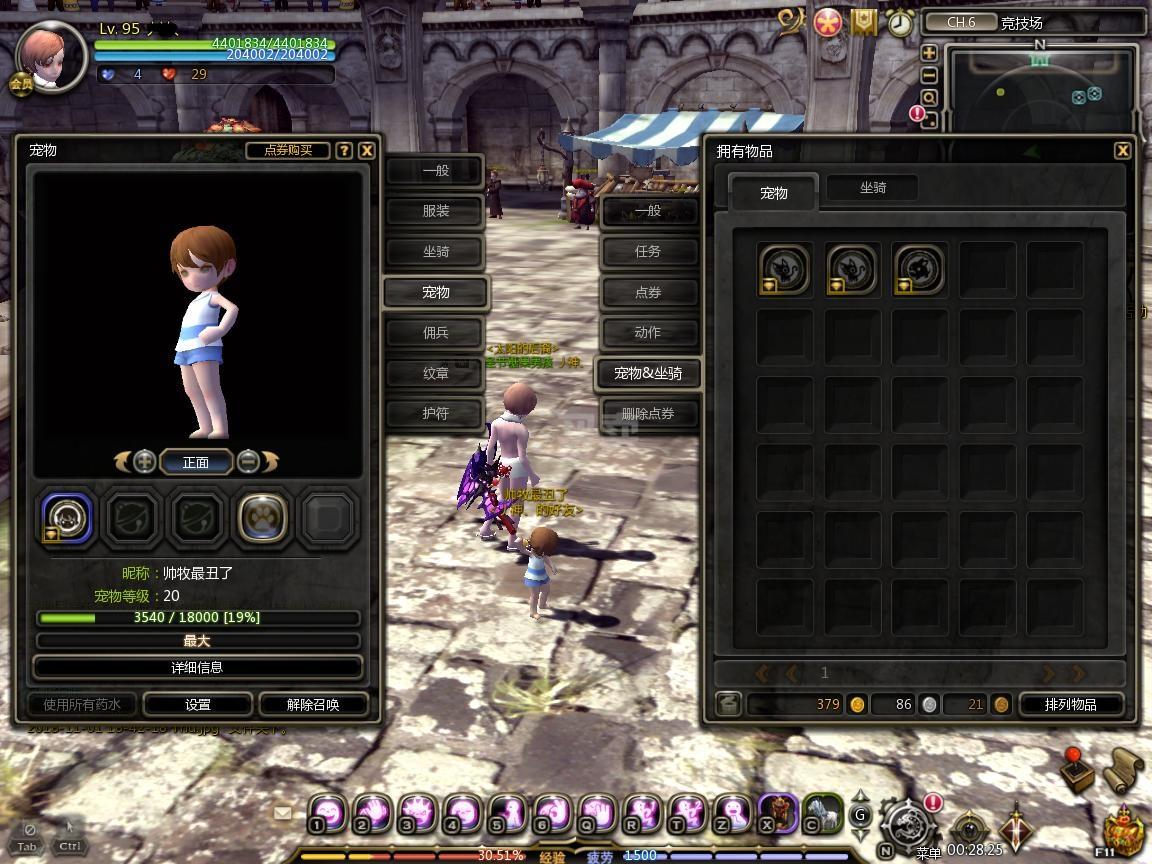Open the 点券购买 purchase button
The height and width of the screenshot is (864, 1152).
(288, 150)
